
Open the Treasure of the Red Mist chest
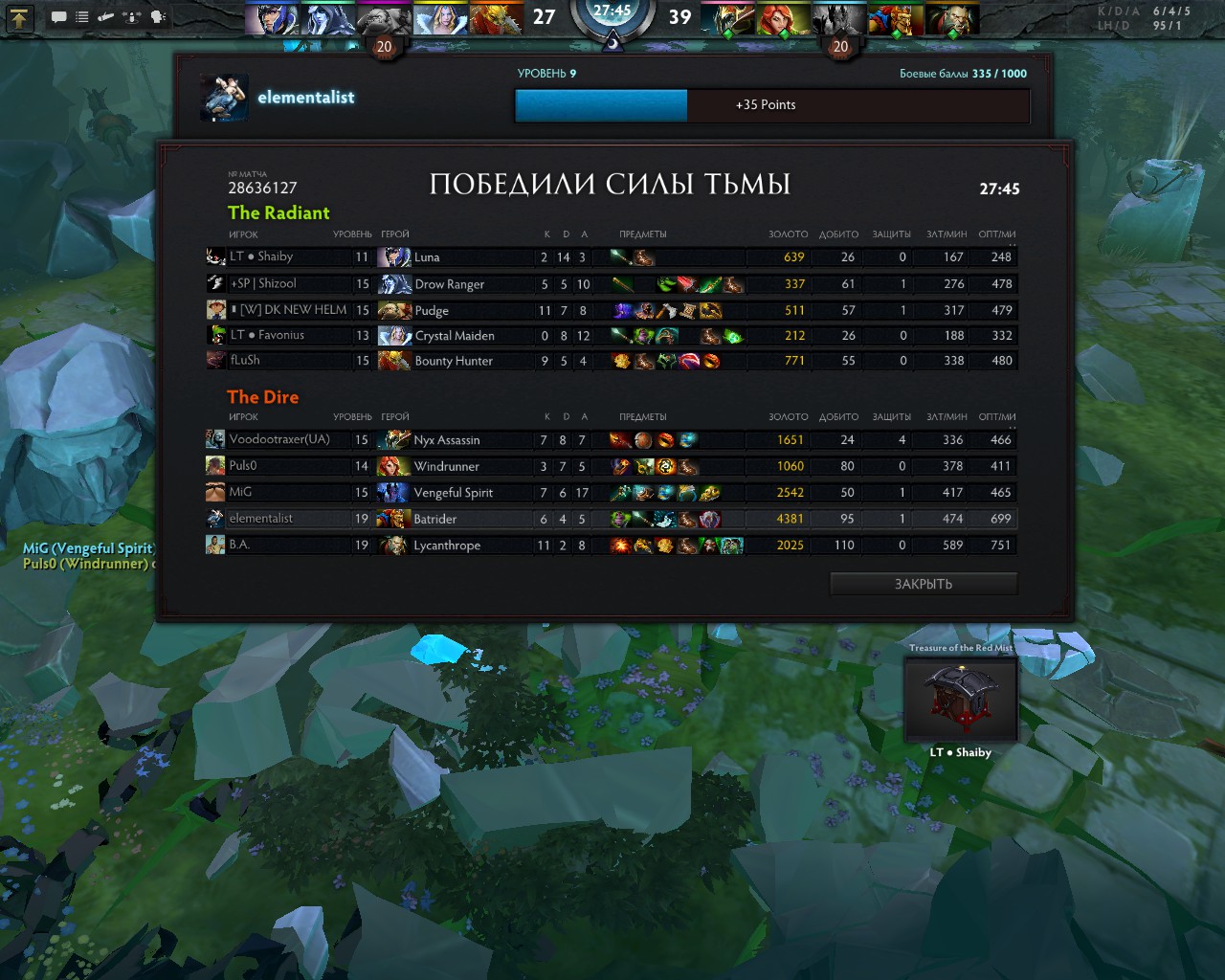click(961, 699)
